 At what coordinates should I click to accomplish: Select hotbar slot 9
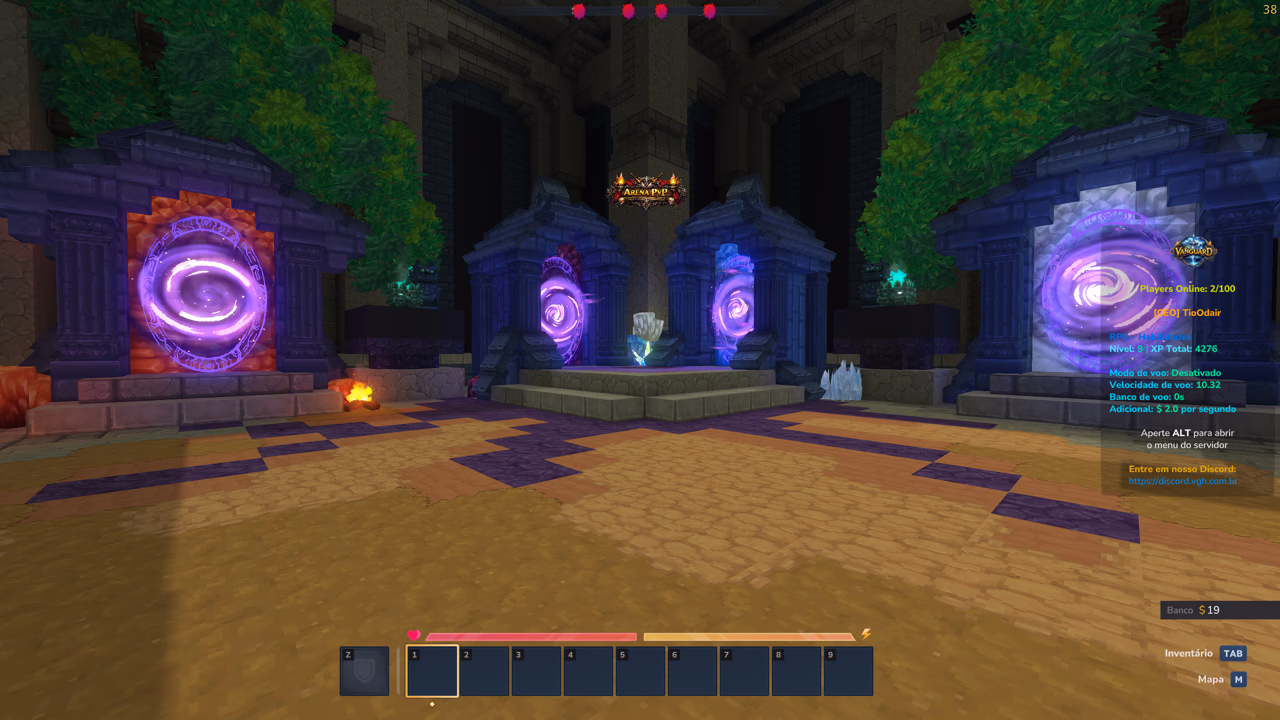848,670
